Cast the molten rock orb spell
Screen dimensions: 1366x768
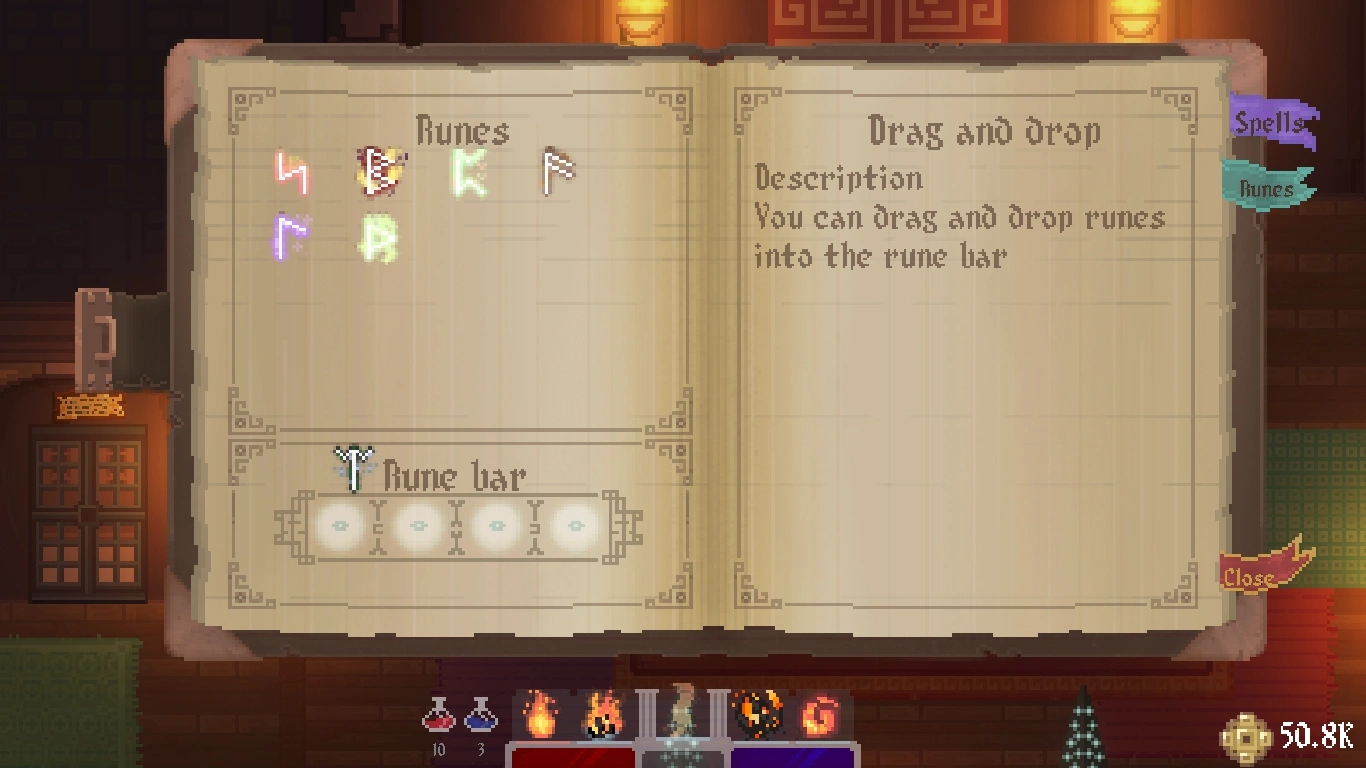pos(757,715)
